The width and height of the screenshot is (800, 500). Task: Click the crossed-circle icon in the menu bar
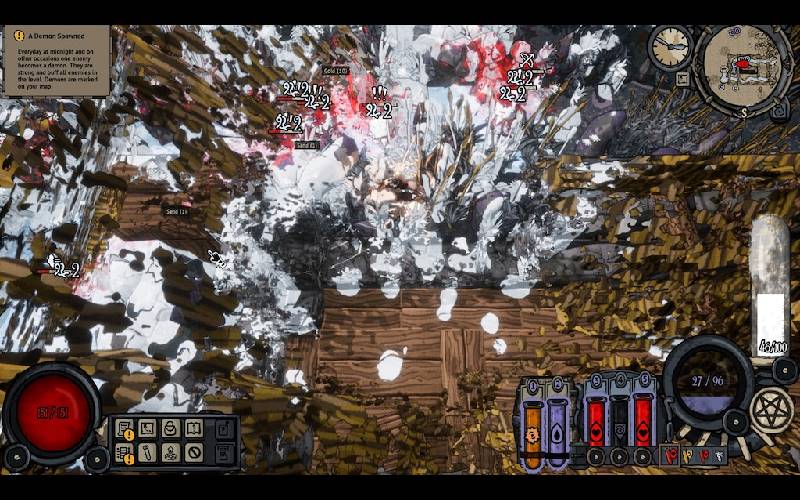click(194, 453)
